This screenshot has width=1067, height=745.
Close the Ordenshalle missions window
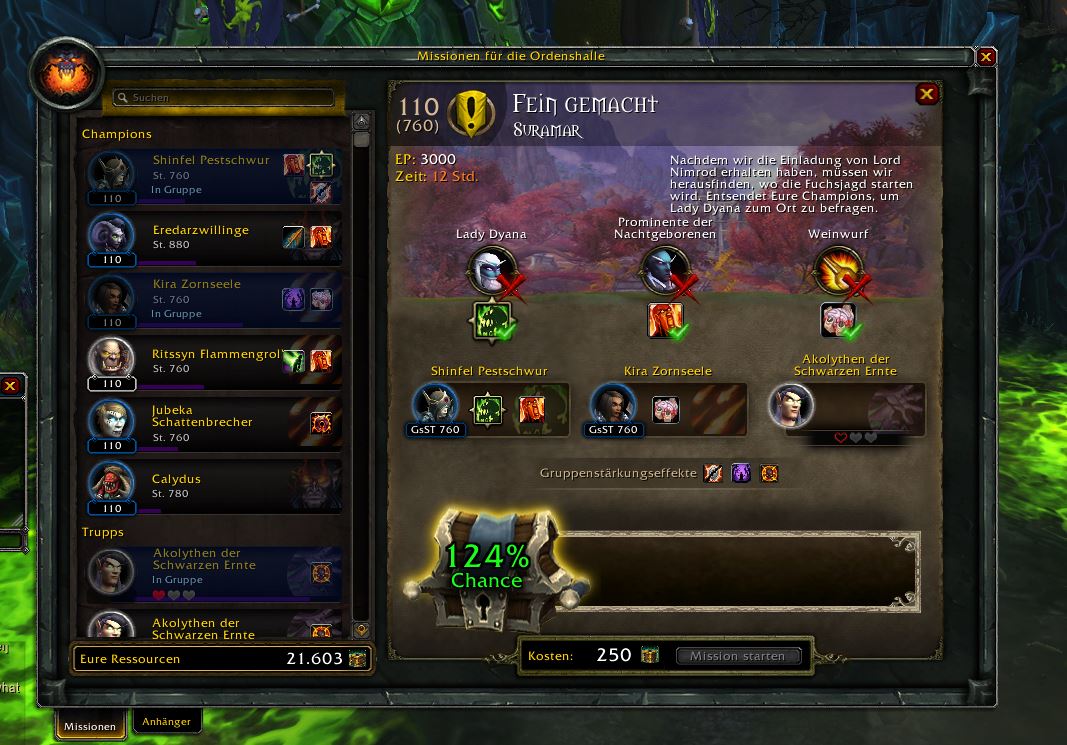(986, 57)
